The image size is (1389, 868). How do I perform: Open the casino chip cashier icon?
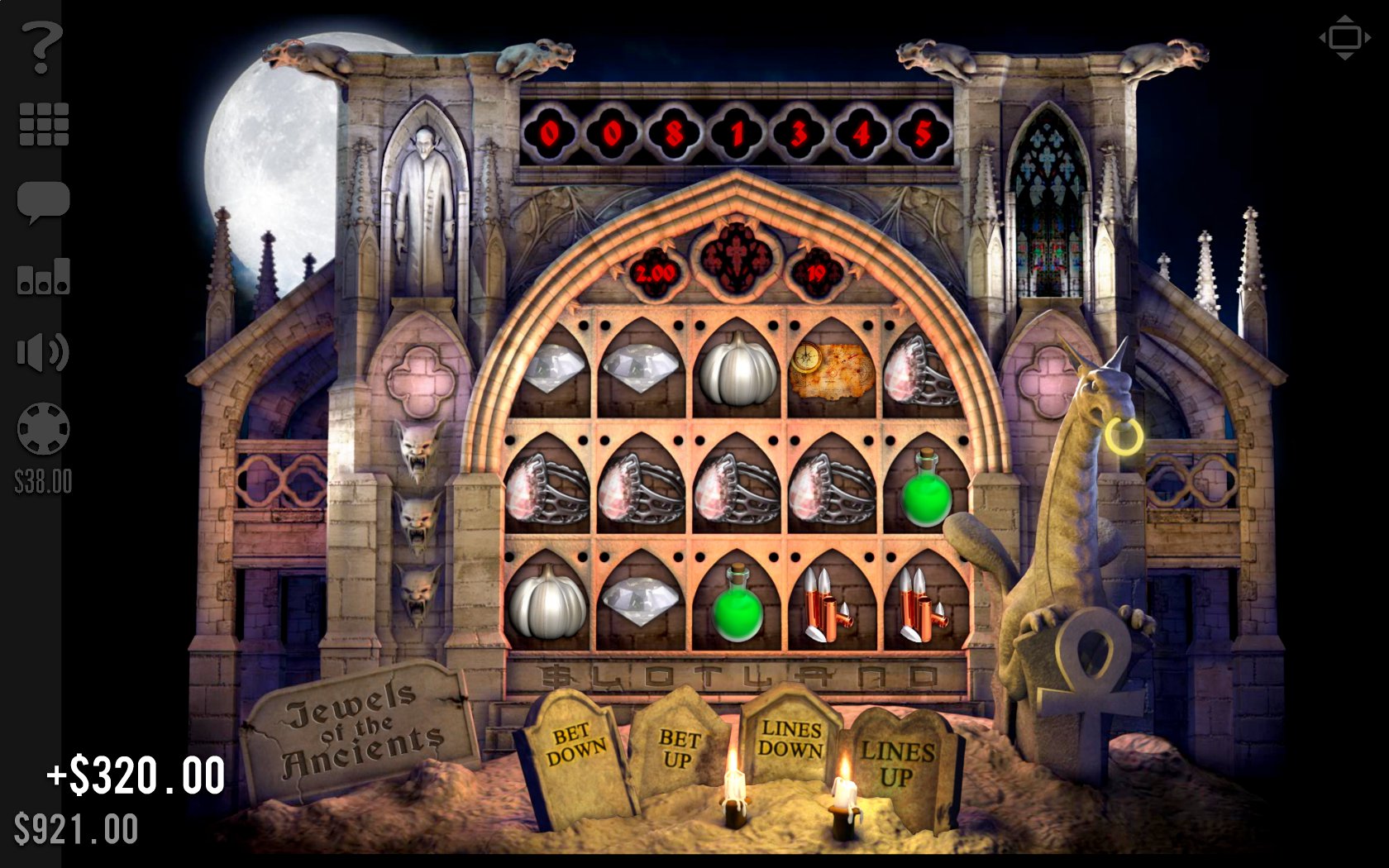point(43,429)
